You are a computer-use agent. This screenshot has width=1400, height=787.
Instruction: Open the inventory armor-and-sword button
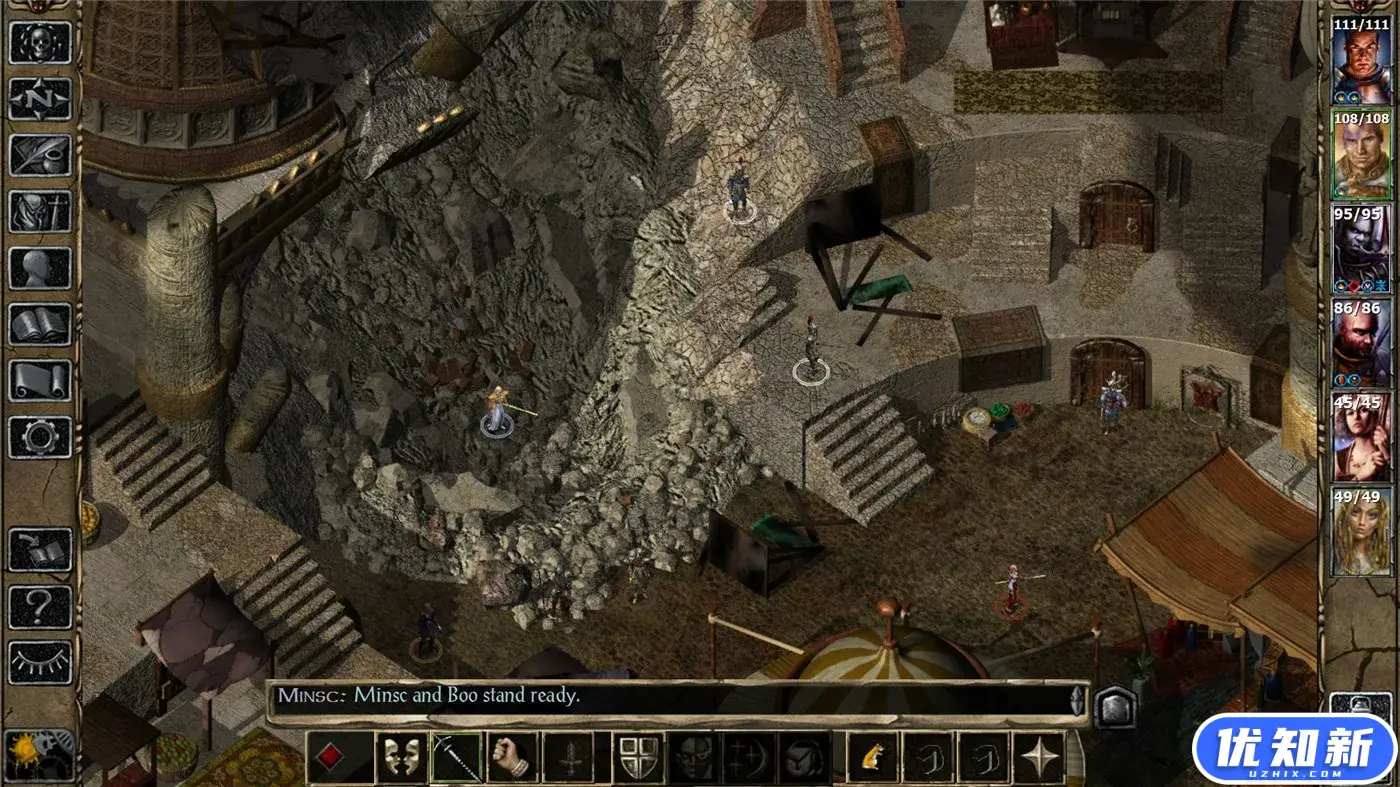click(40, 211)
